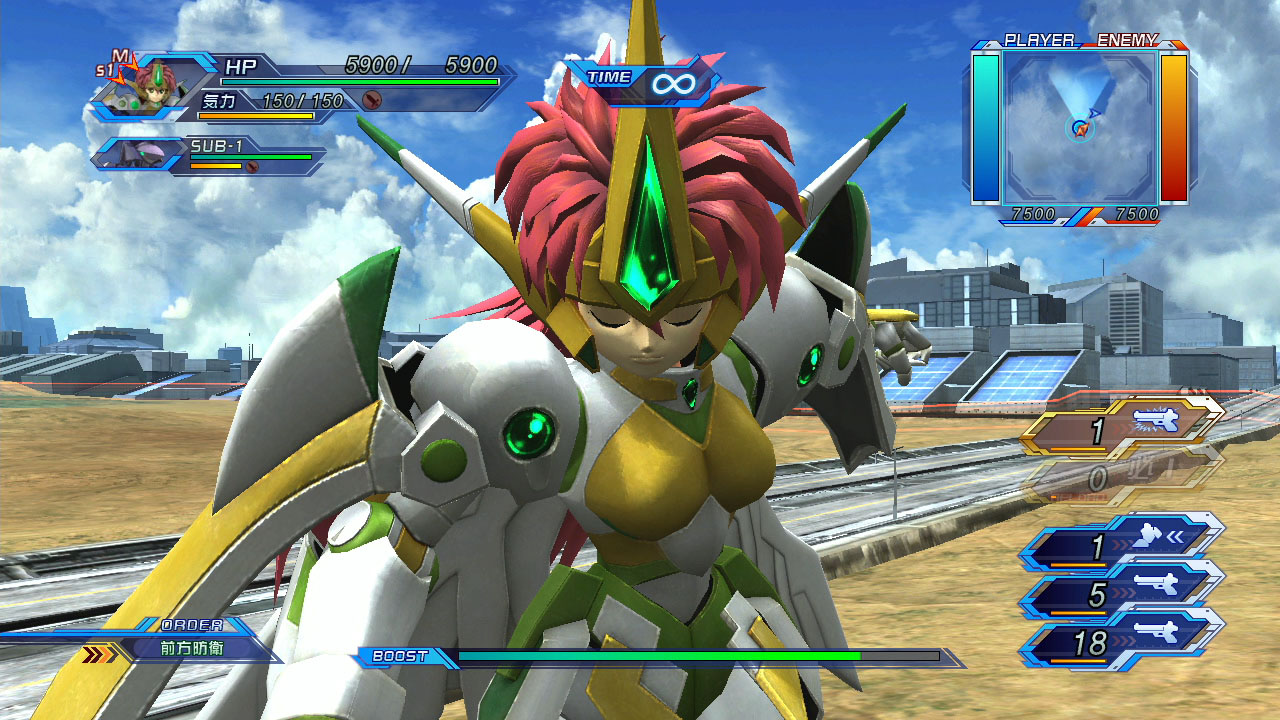Viewport: 1280px width, 720px height.
Task: Select the gun weapon slot with 5 ammo
Action: coord(1122,595)
